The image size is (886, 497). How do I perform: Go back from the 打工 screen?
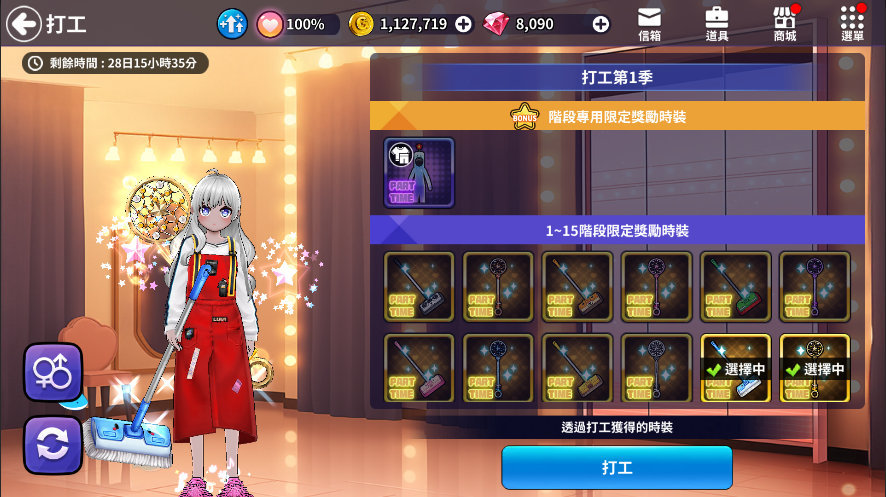(23, 24)
